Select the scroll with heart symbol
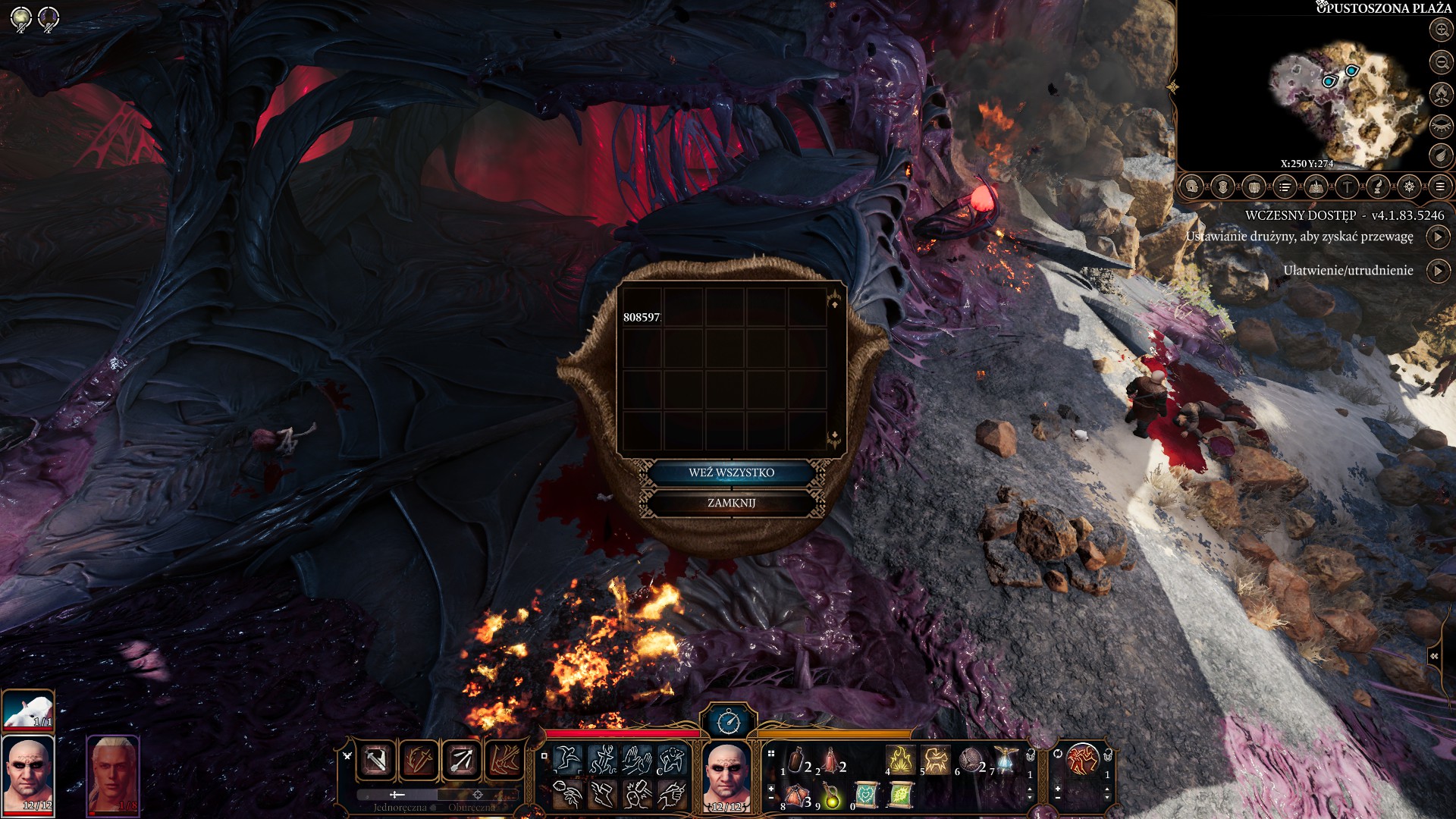 point(866,795)
